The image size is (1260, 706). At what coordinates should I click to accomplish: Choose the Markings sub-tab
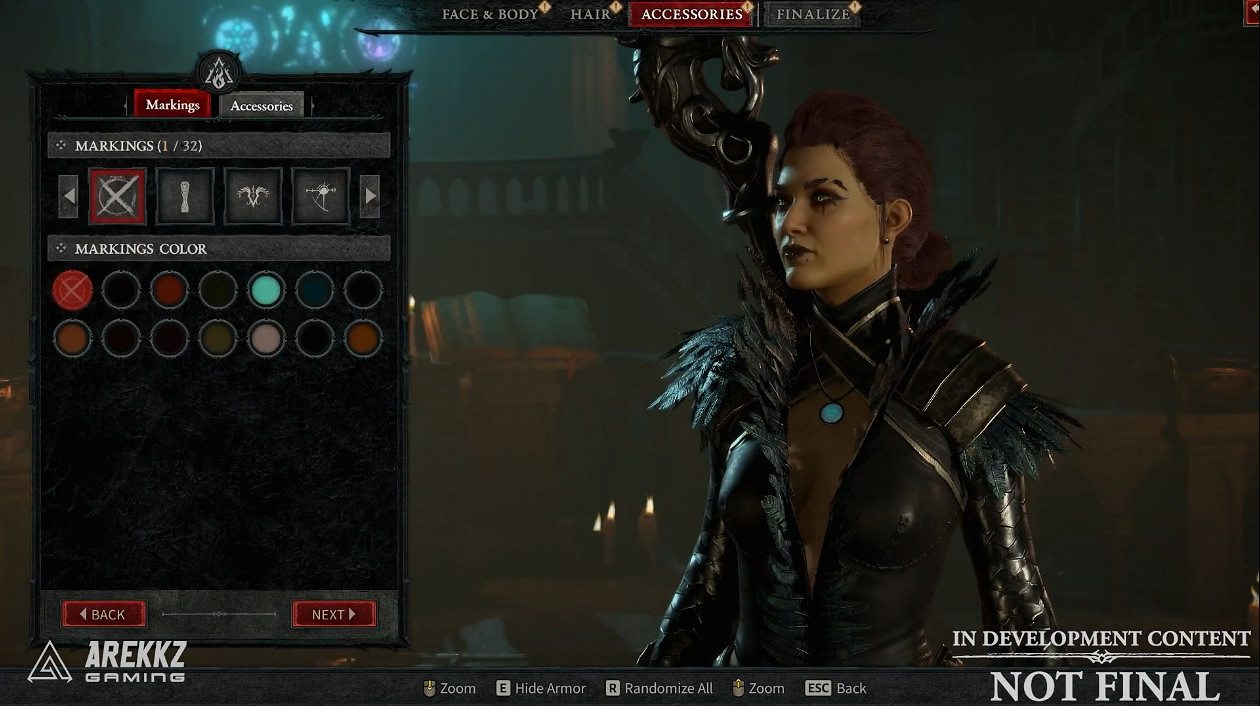tap(172, 105)
